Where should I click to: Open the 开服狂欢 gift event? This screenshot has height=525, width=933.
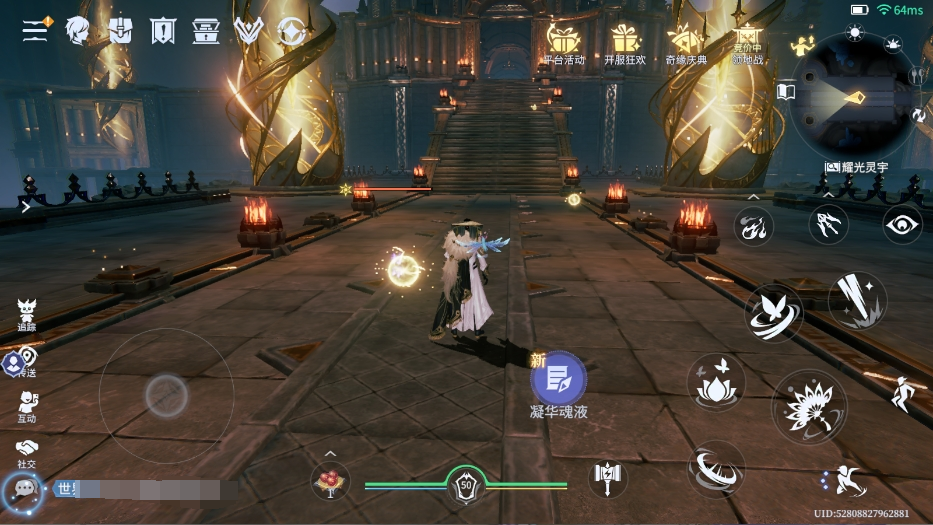[626, 43]
